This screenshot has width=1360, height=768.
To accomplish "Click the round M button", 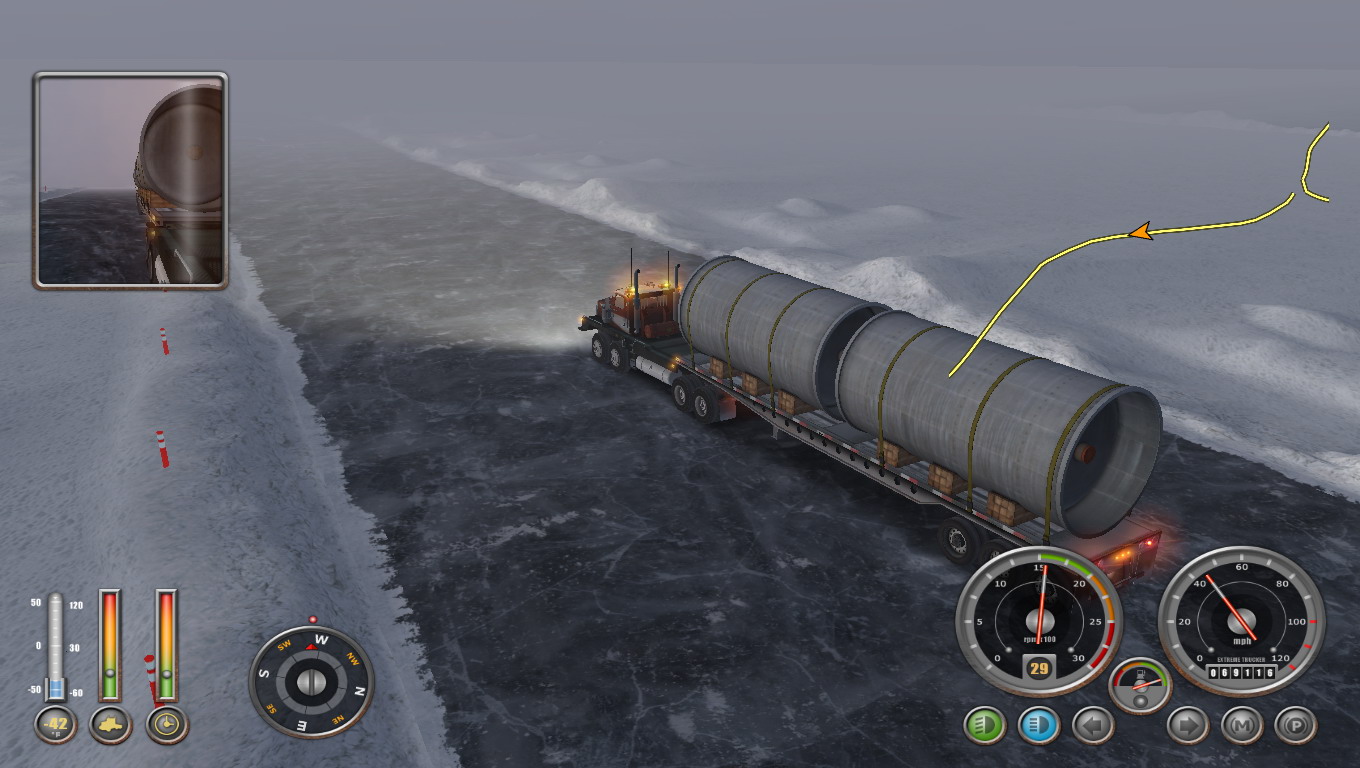I will pyautogui.click(x=1241, y=725).
